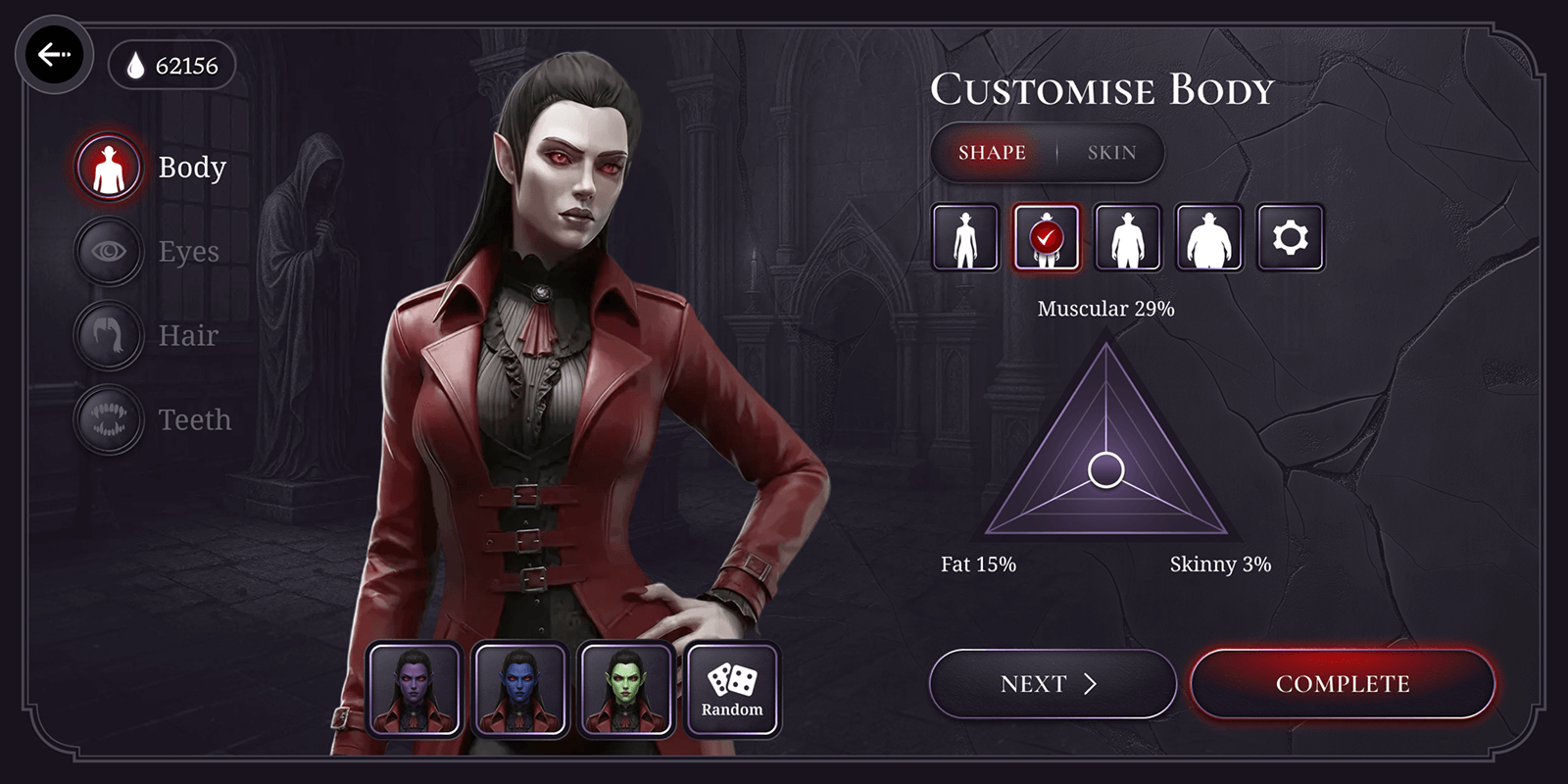This screenshot has width=1568, height=784.
Task: Open the Teeth customization section
Action: click(x=108, y=419)
